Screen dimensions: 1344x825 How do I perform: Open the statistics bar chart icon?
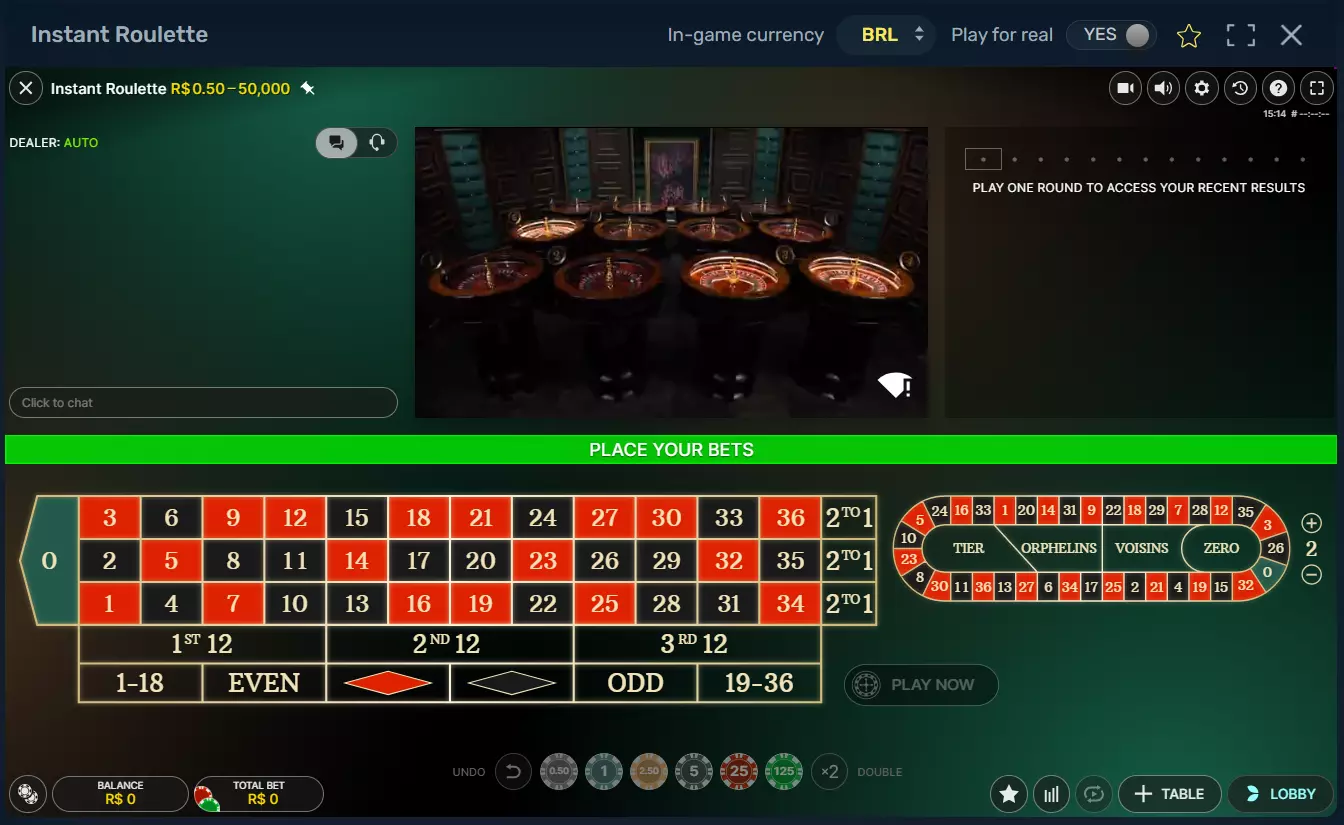[1051, 794]
